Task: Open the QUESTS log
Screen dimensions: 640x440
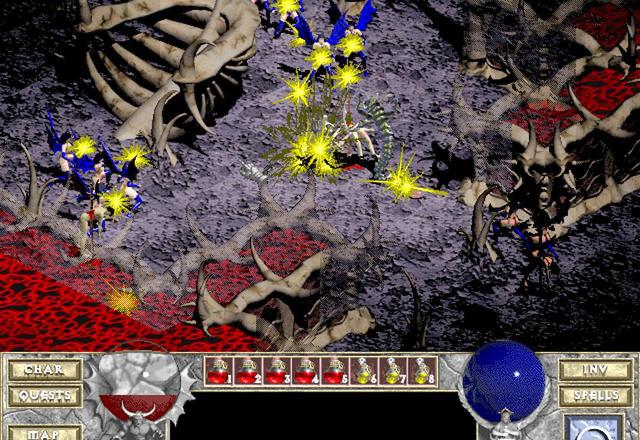Action: [44, 396]
